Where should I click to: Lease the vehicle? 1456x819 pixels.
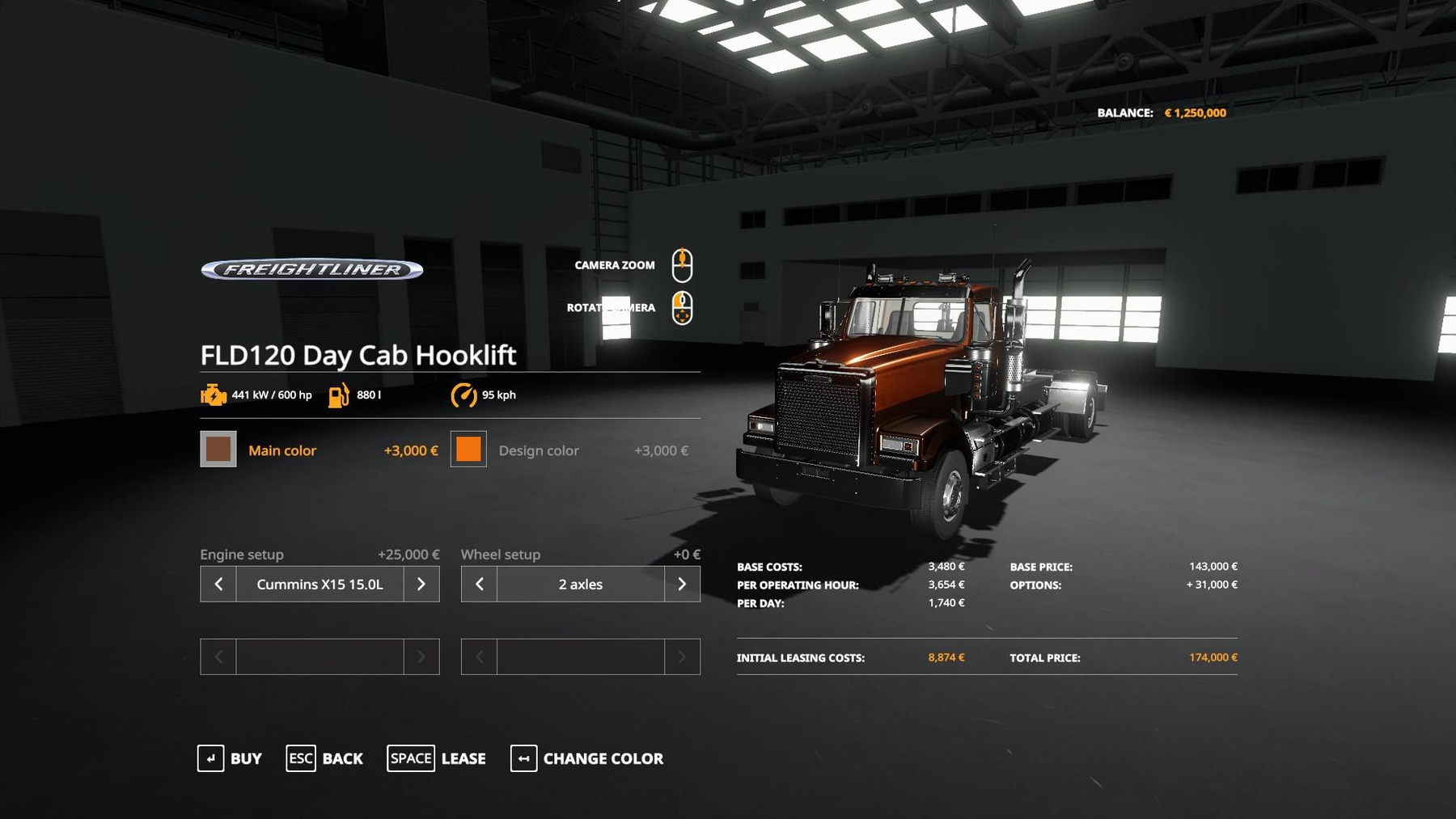click(x=437, y=758)
